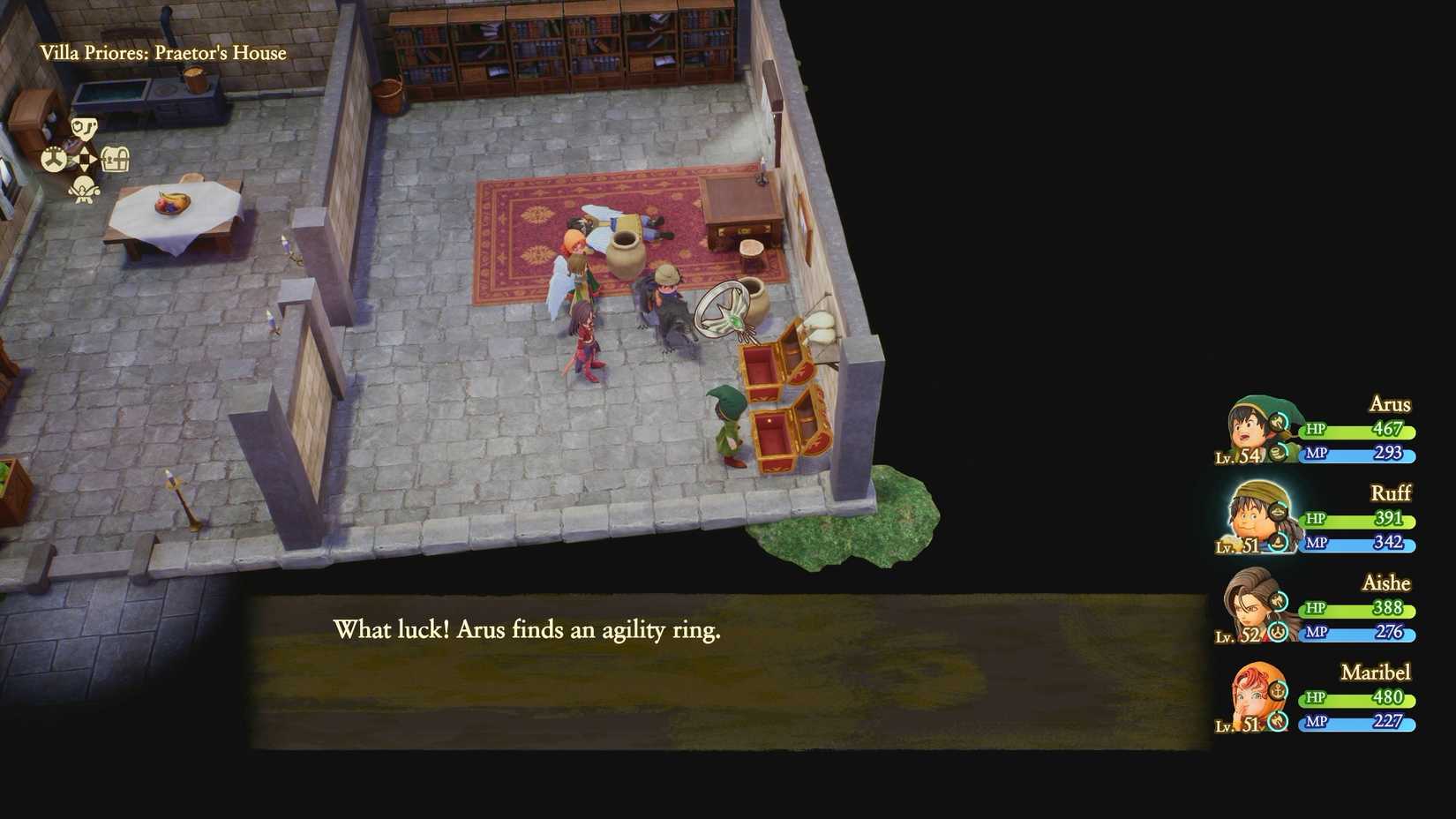Click the red axe badge on Aishe's portrait
The width and height of the screenshot is (1456, 819).
pyautogui.click(x=1278, y=600)
